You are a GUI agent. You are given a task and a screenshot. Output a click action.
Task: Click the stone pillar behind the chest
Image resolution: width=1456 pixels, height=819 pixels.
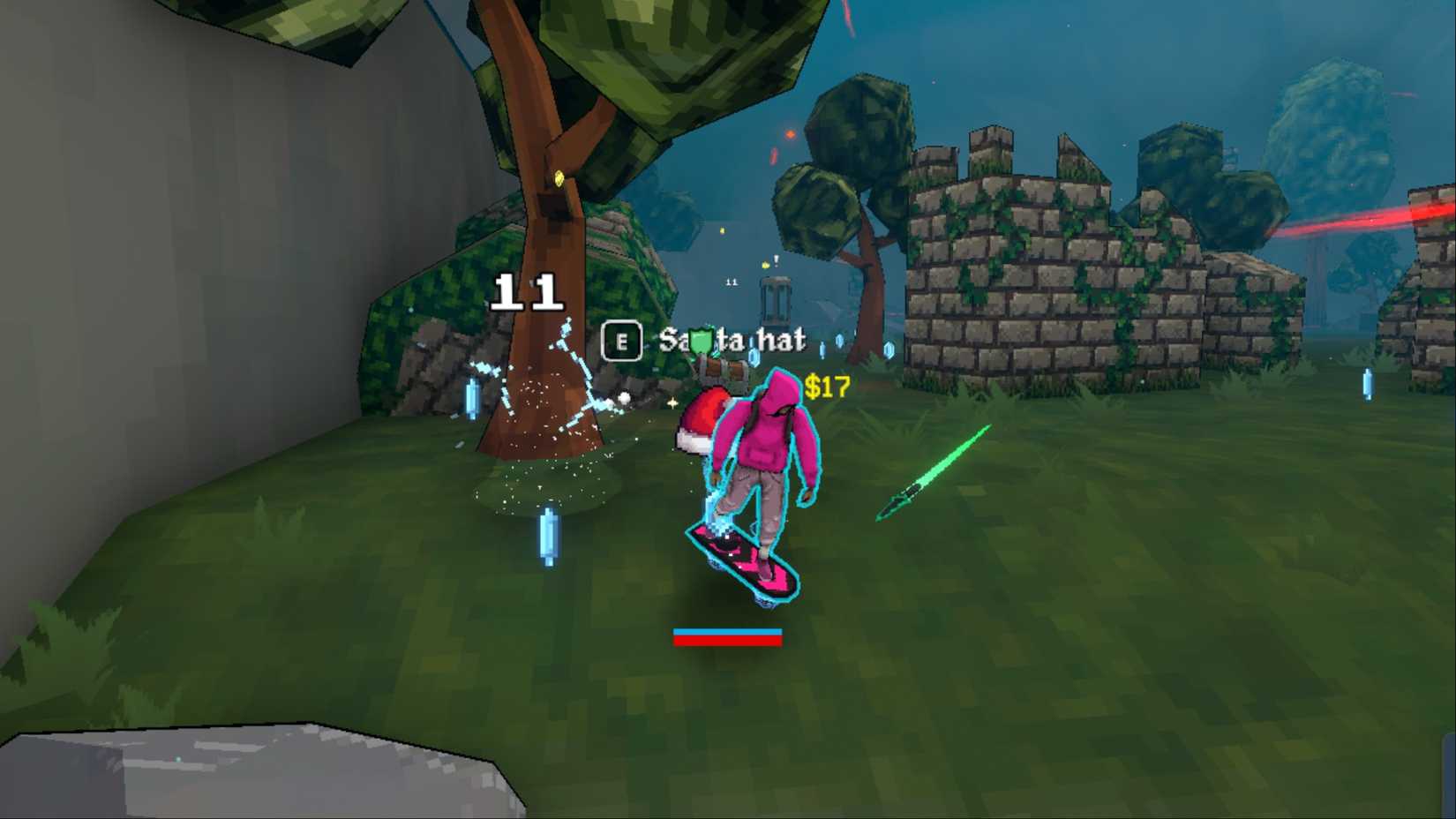tap(777, 300)
